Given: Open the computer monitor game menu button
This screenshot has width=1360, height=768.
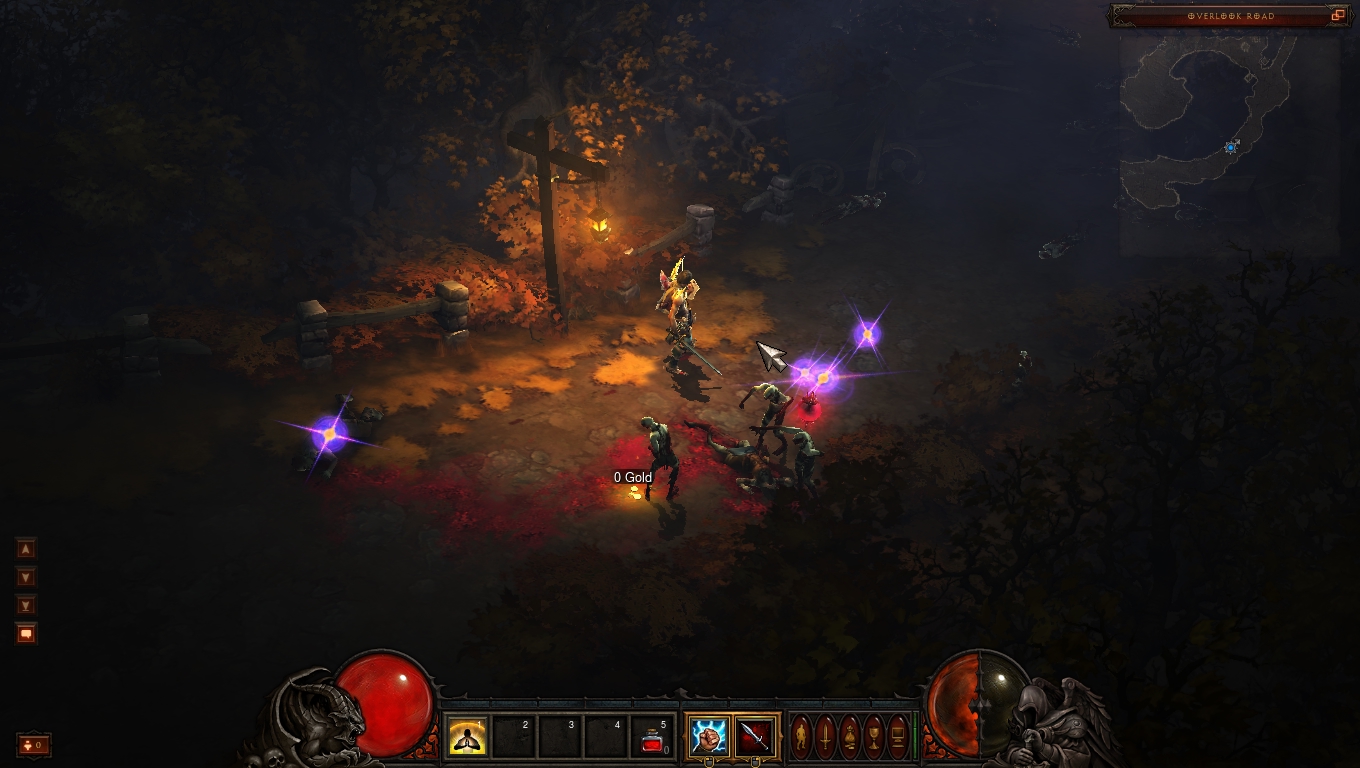Looking at the screenshot, I should [x=898, y=738].
